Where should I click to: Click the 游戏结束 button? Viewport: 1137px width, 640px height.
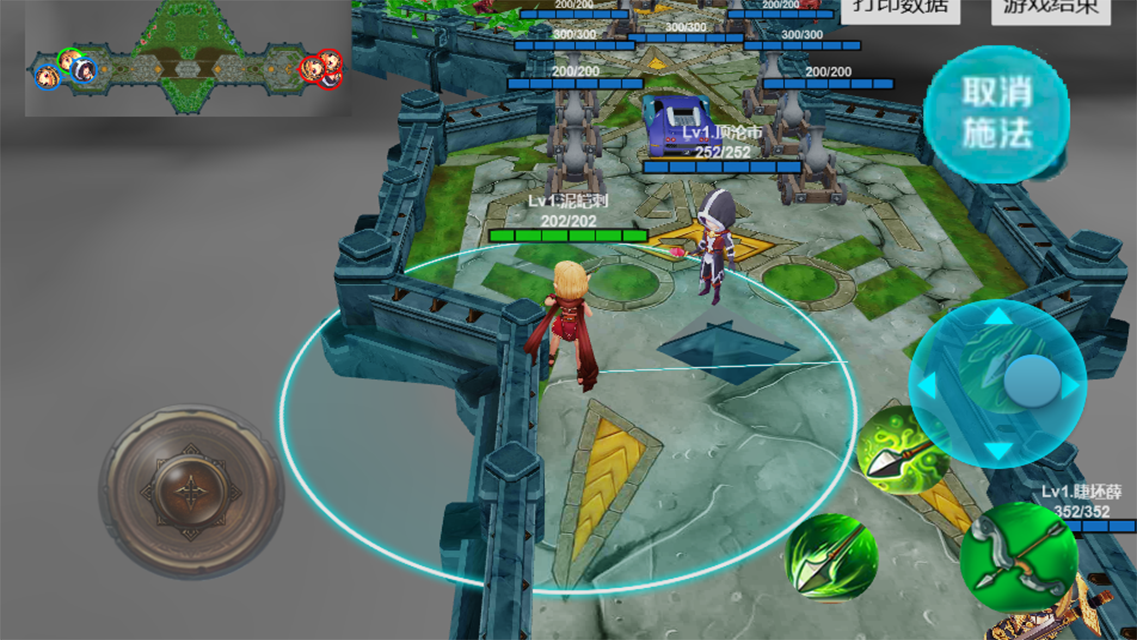coord(1049,9)
